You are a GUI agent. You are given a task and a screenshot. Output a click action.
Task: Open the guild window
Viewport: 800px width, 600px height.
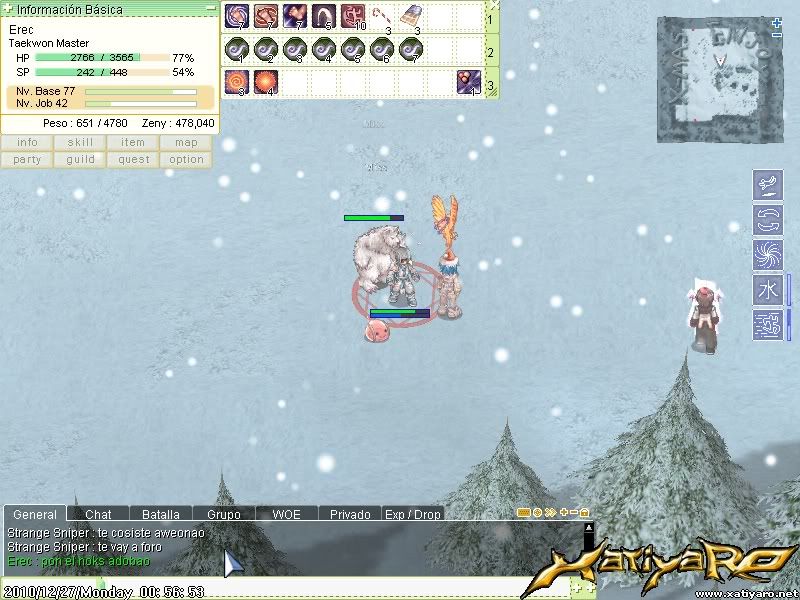(80, 160)
